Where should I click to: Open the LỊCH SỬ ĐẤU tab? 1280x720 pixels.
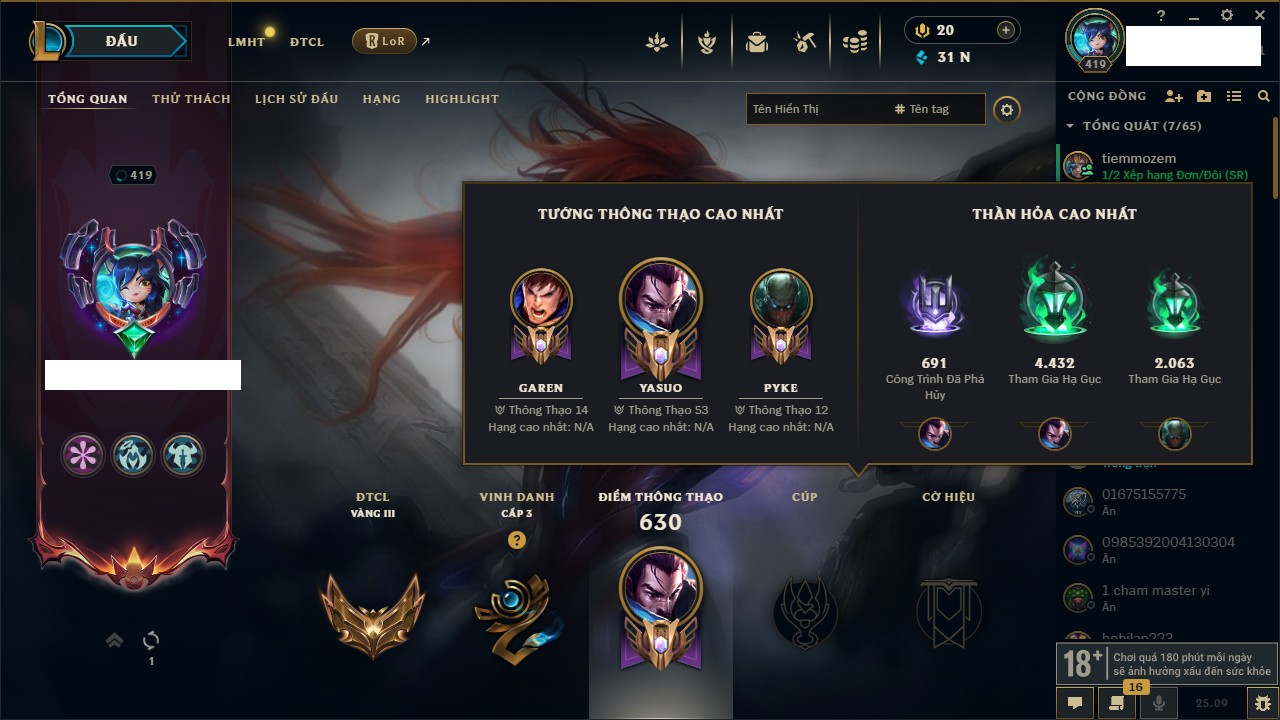pos(296,99)
